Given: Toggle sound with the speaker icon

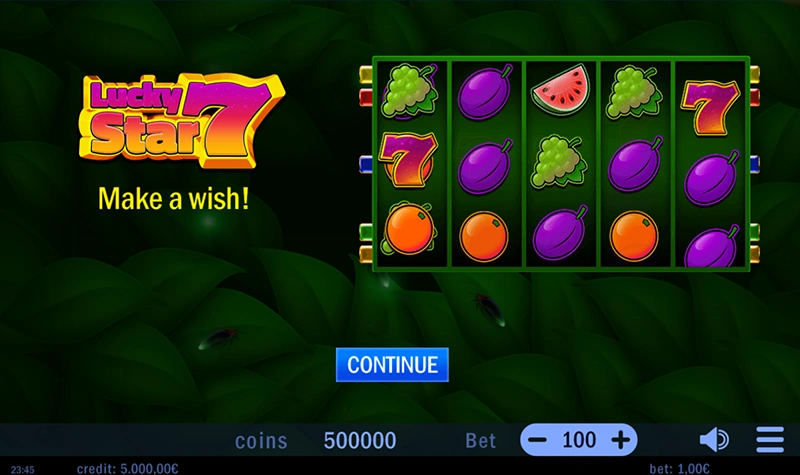Looking at the screenshot, I should point(713,440).
